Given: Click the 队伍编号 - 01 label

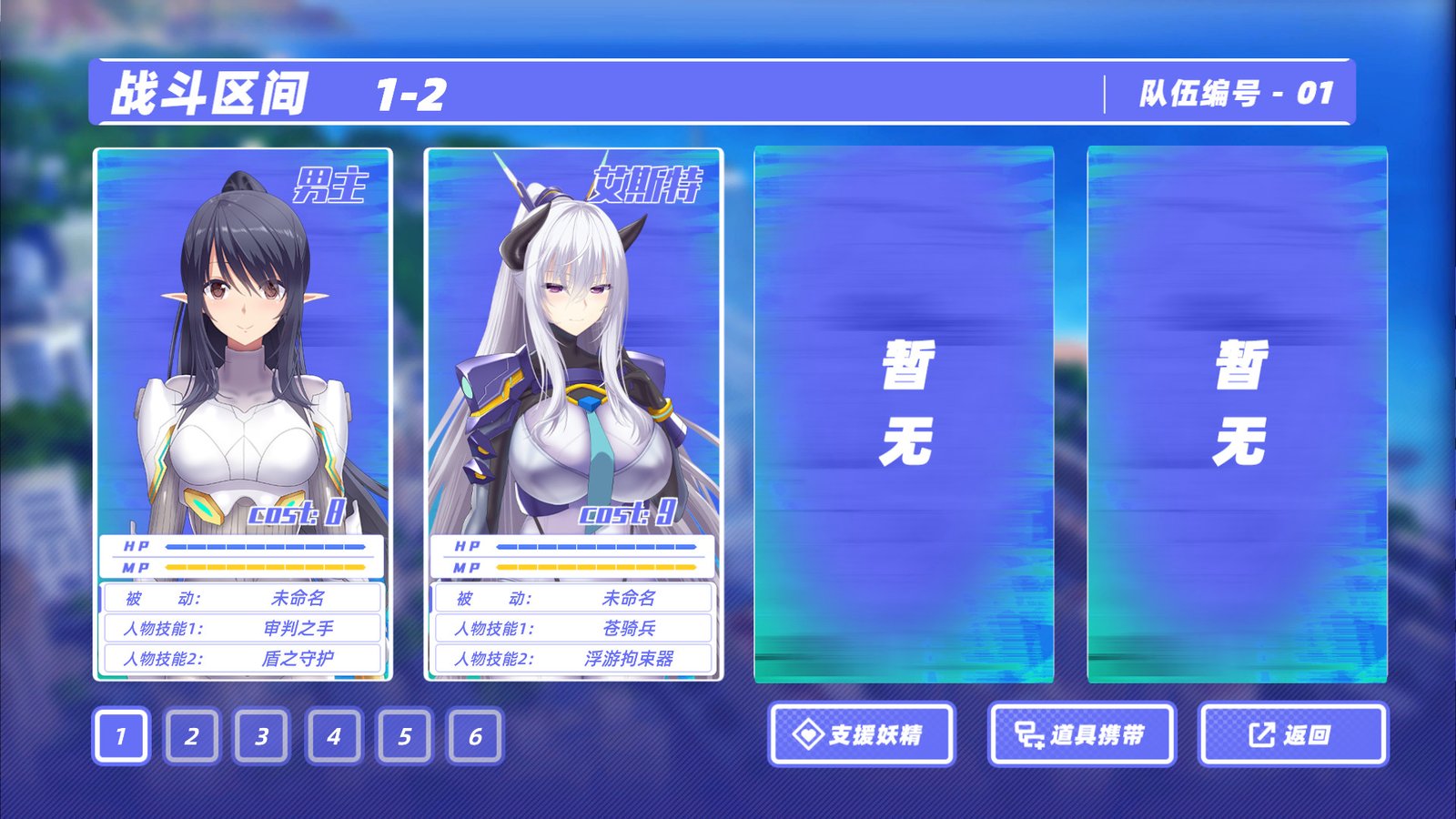Looking at the screenshot, I should click(x=1235, y=91).
